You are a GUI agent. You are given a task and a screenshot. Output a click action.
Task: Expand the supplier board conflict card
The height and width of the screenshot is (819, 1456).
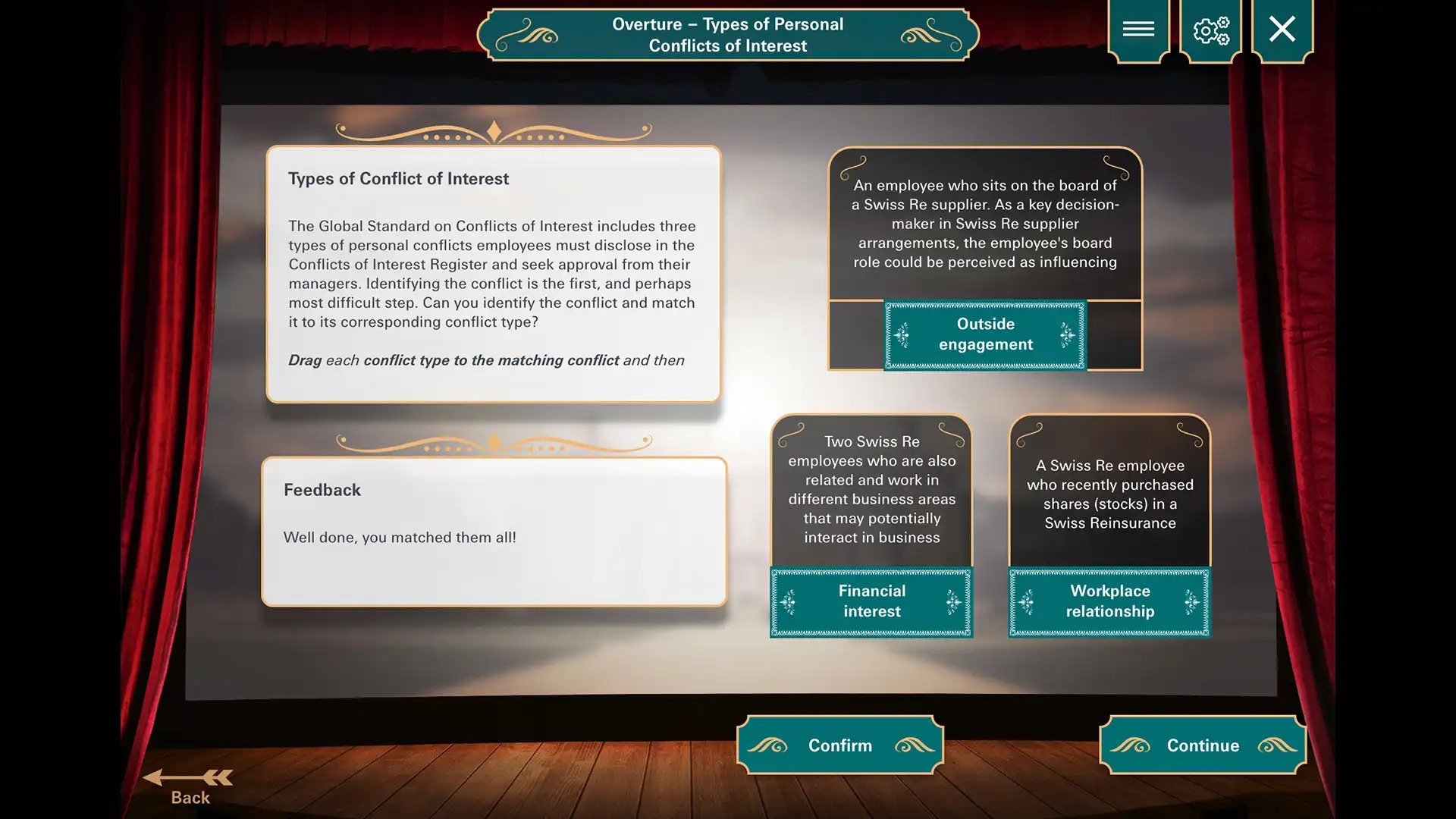[985, 224]
